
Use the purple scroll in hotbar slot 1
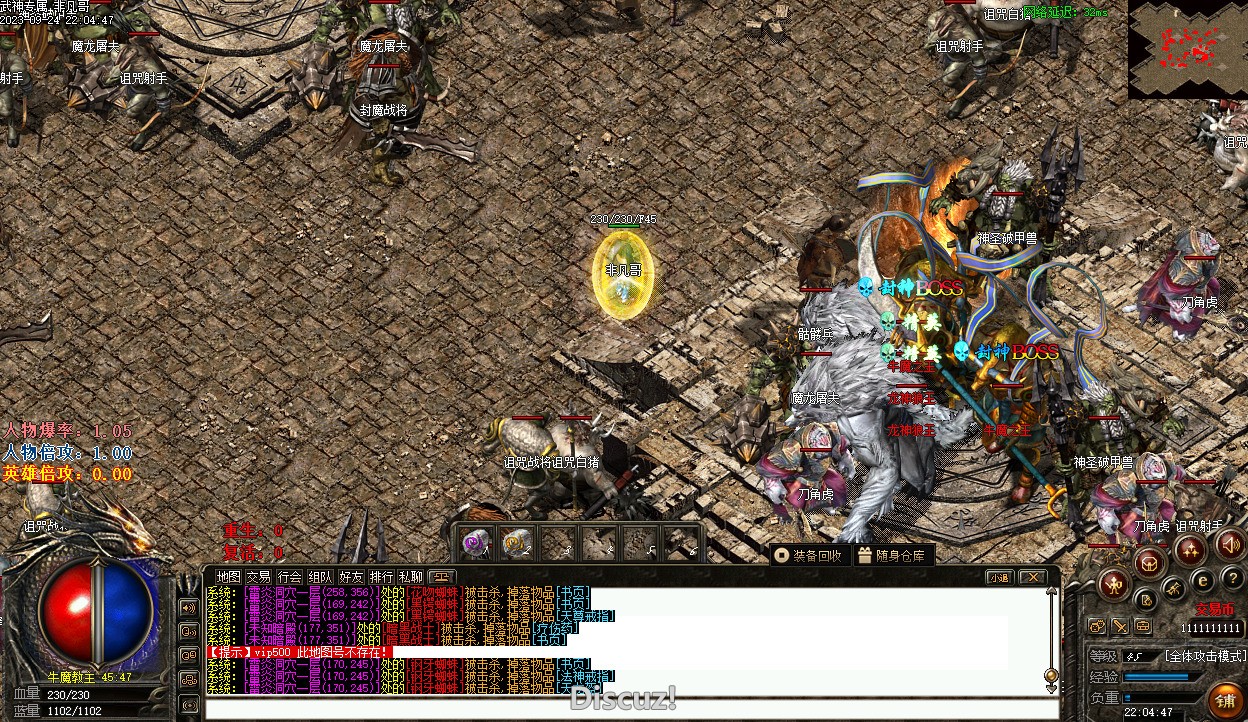click(476, 543)
